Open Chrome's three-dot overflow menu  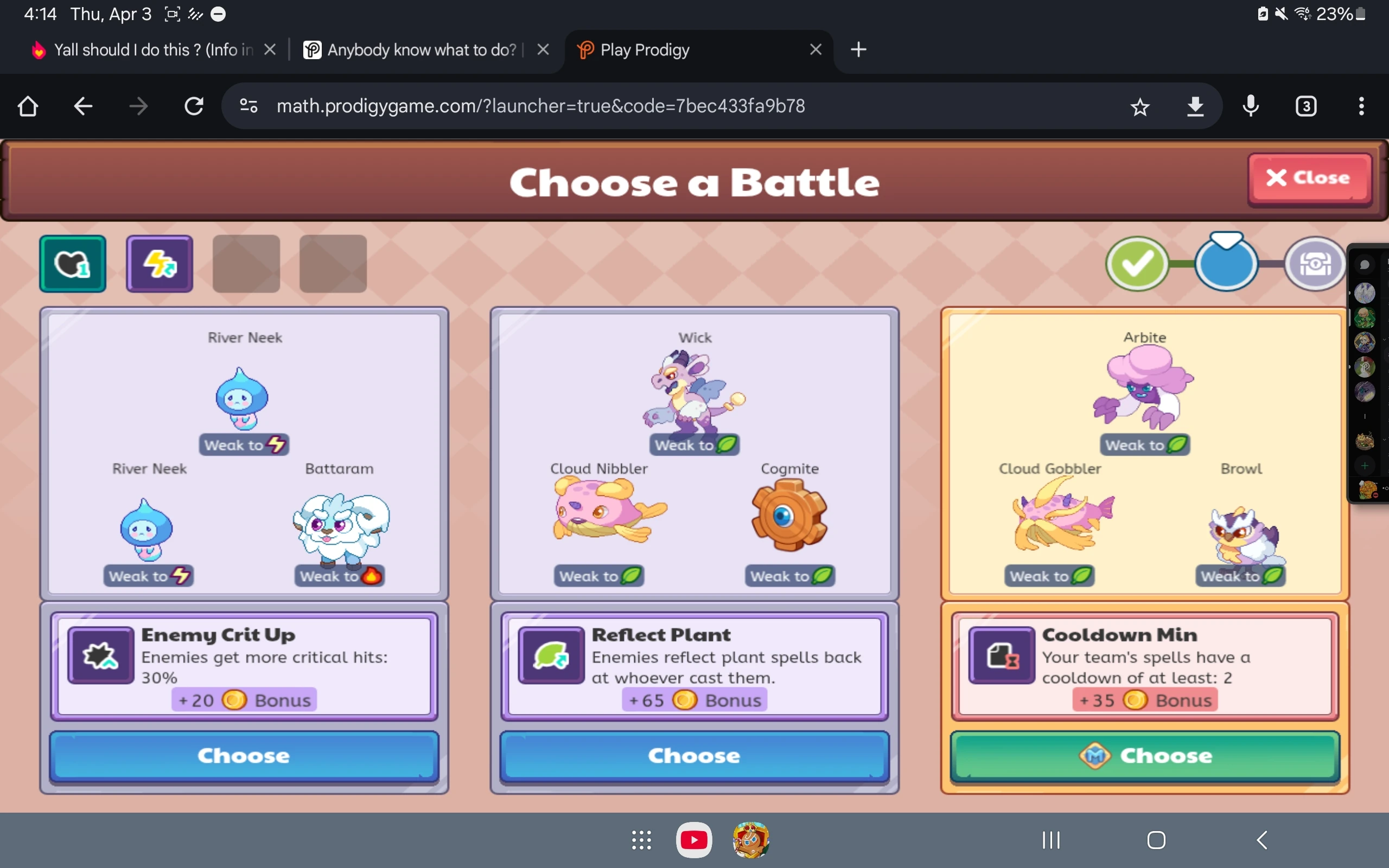(1361, 106)
